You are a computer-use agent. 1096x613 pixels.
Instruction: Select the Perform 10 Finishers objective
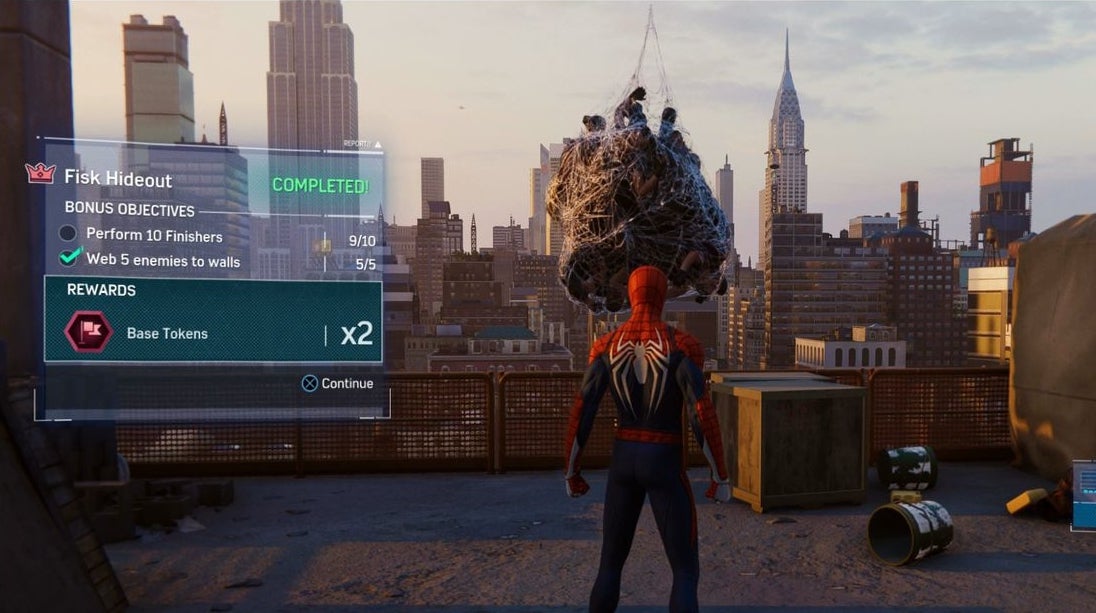[x=153, y=235]
